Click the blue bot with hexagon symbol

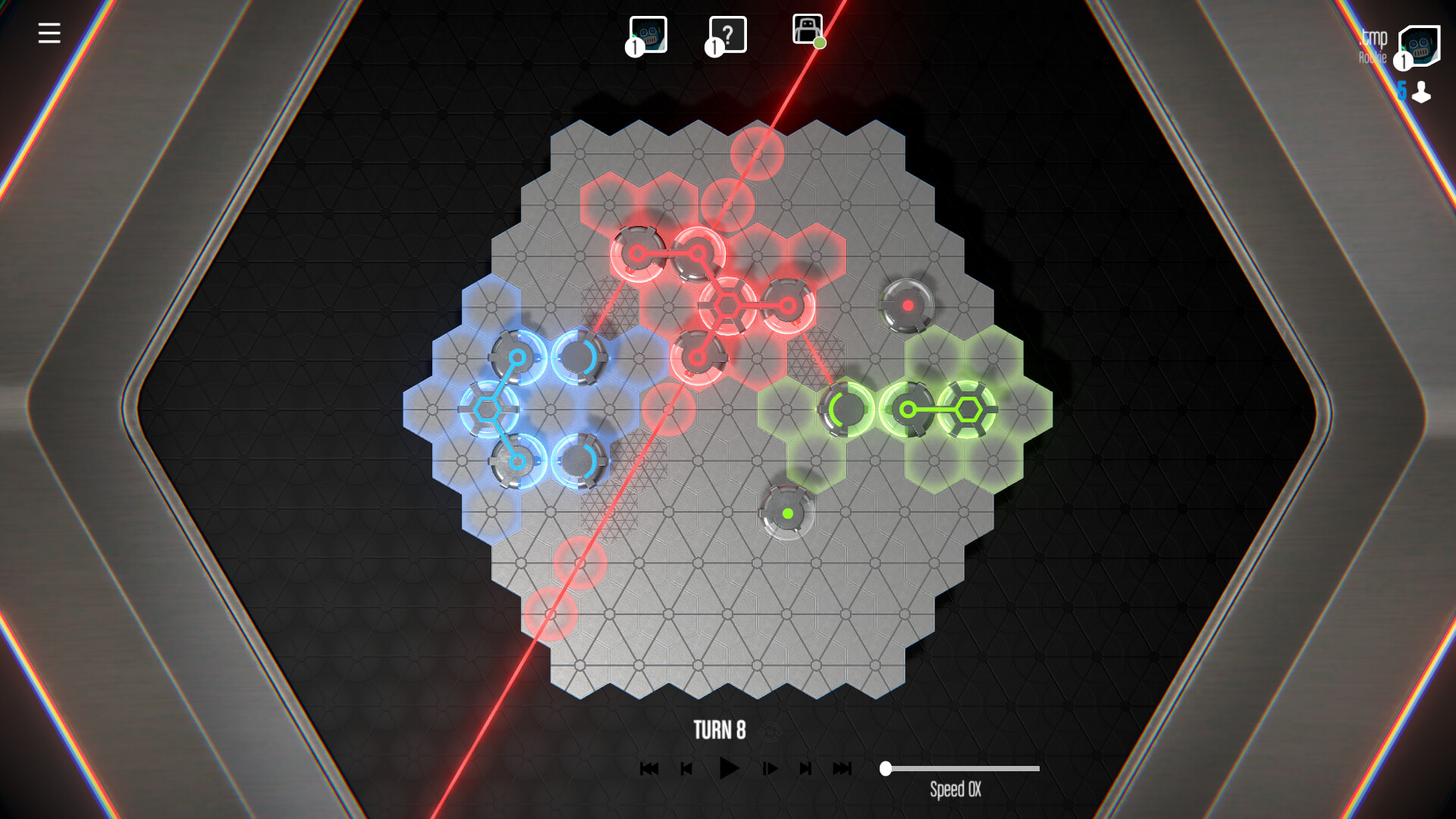coord(487,409)
